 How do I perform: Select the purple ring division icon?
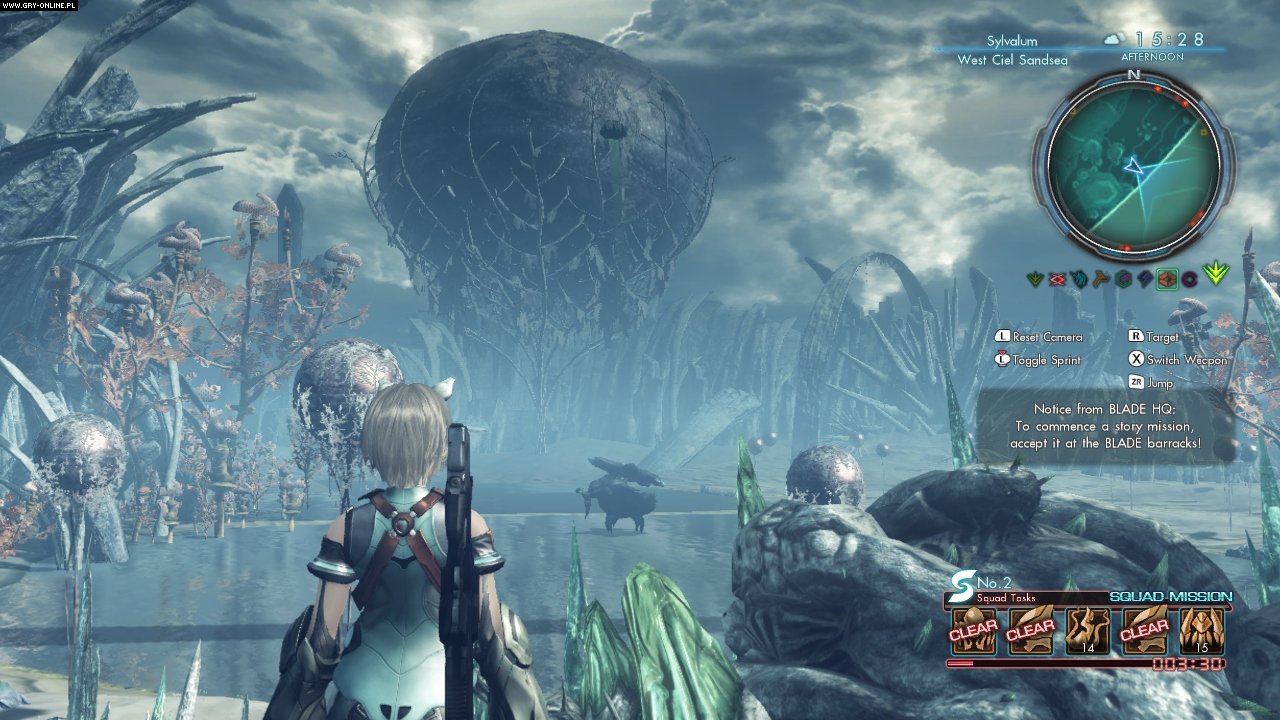[1190, 280]
